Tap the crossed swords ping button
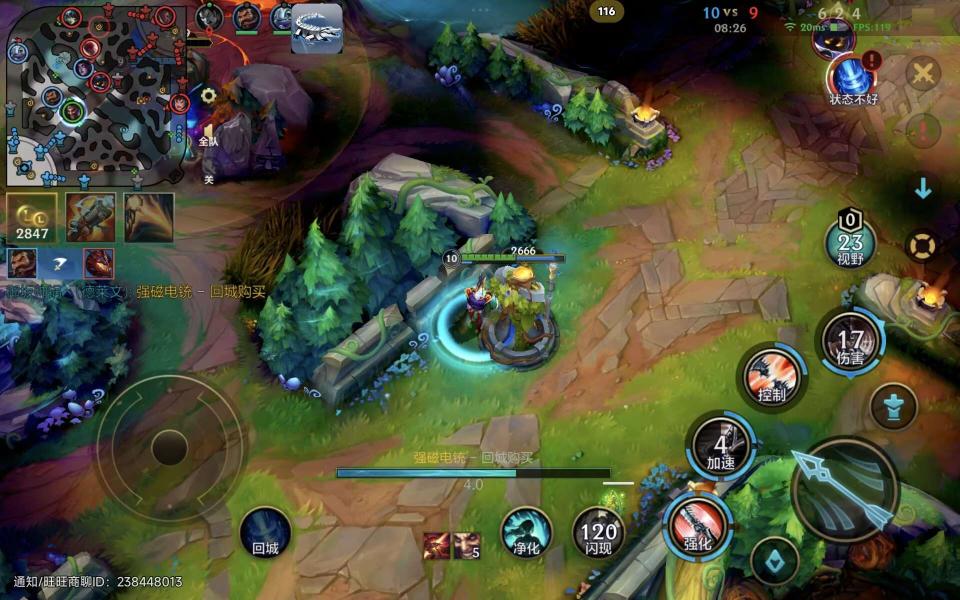Screen dimensions: 960x600 click(x=923, y=73)
